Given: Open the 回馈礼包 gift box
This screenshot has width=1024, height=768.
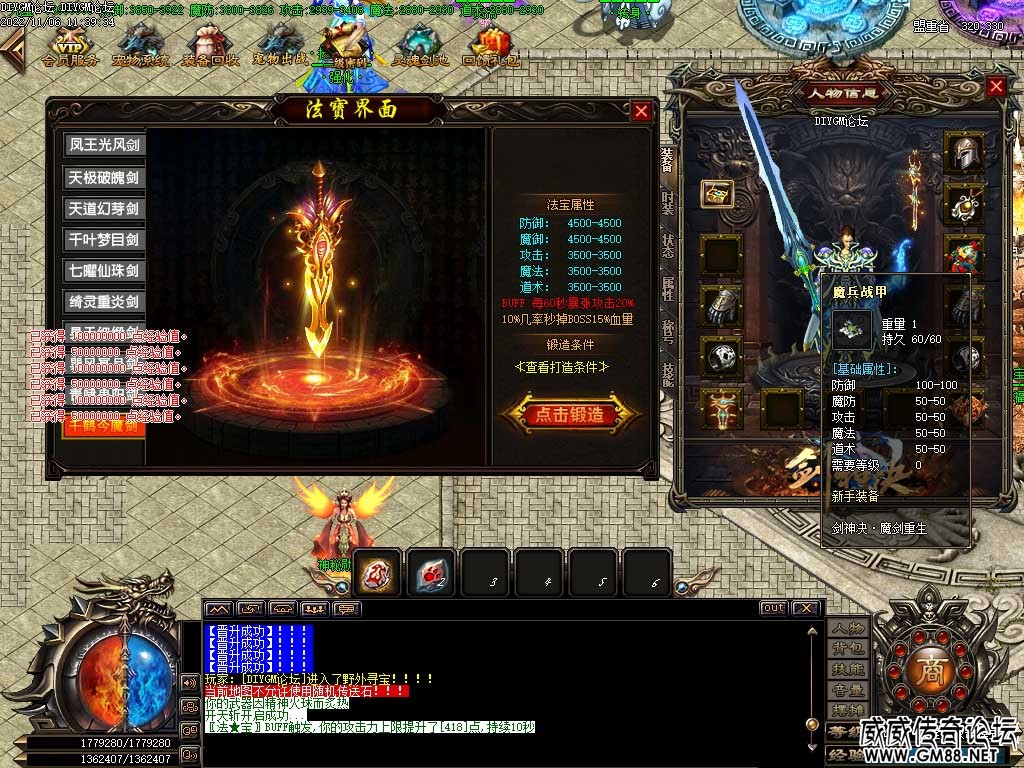Looking at the screenshot, I should point(491,45).
